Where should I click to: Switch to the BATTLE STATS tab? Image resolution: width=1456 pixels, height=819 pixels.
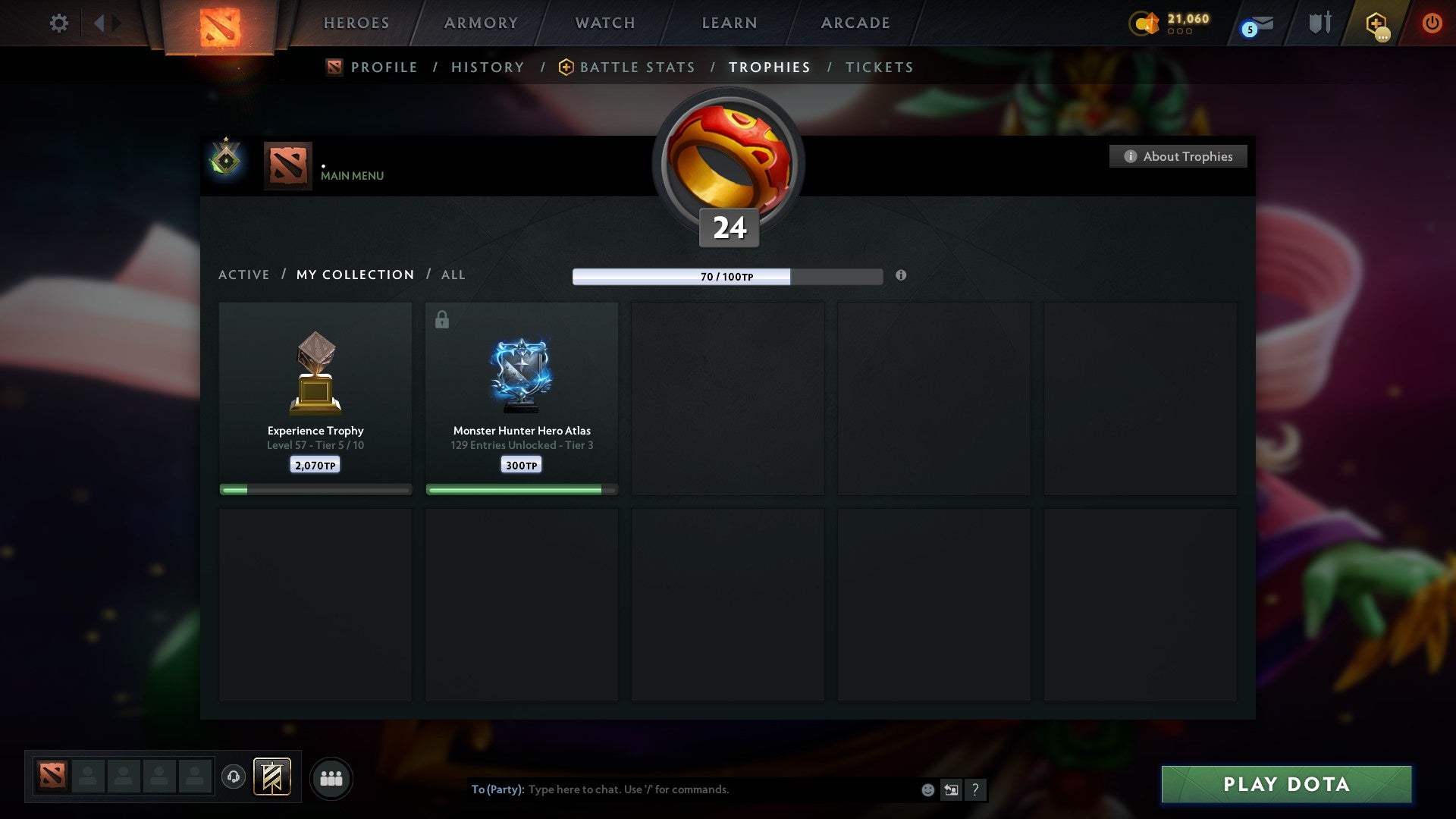pyautogui.click(x=637, y=67)
